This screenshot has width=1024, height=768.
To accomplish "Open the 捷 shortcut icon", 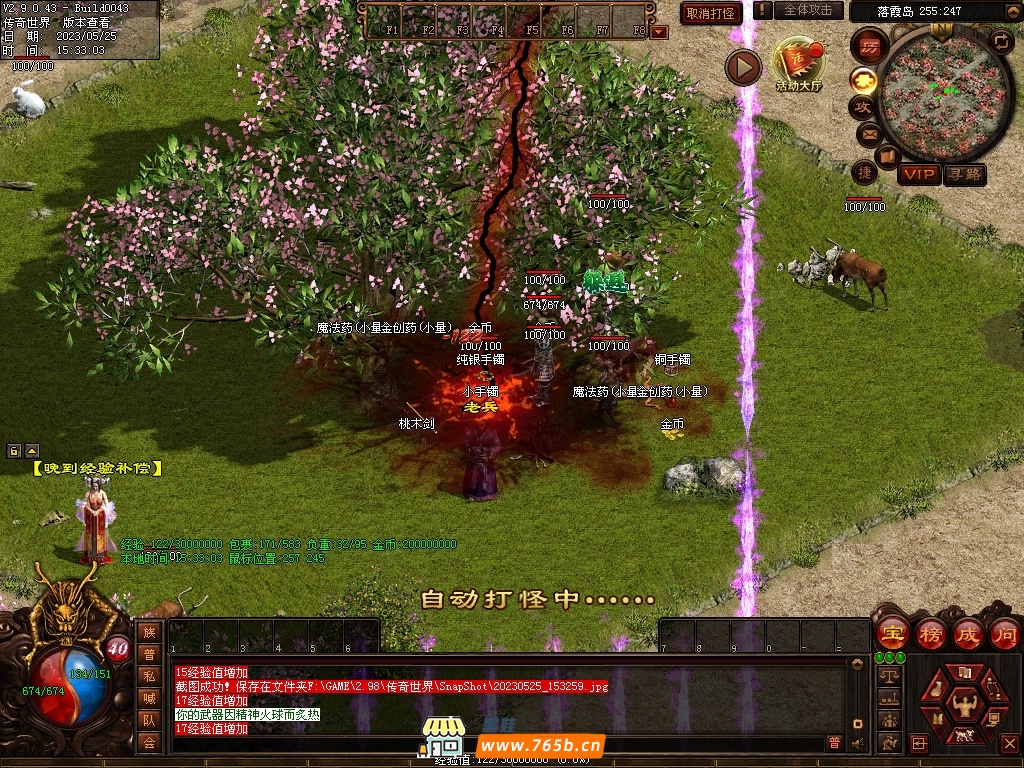I will tap(864, 172).
